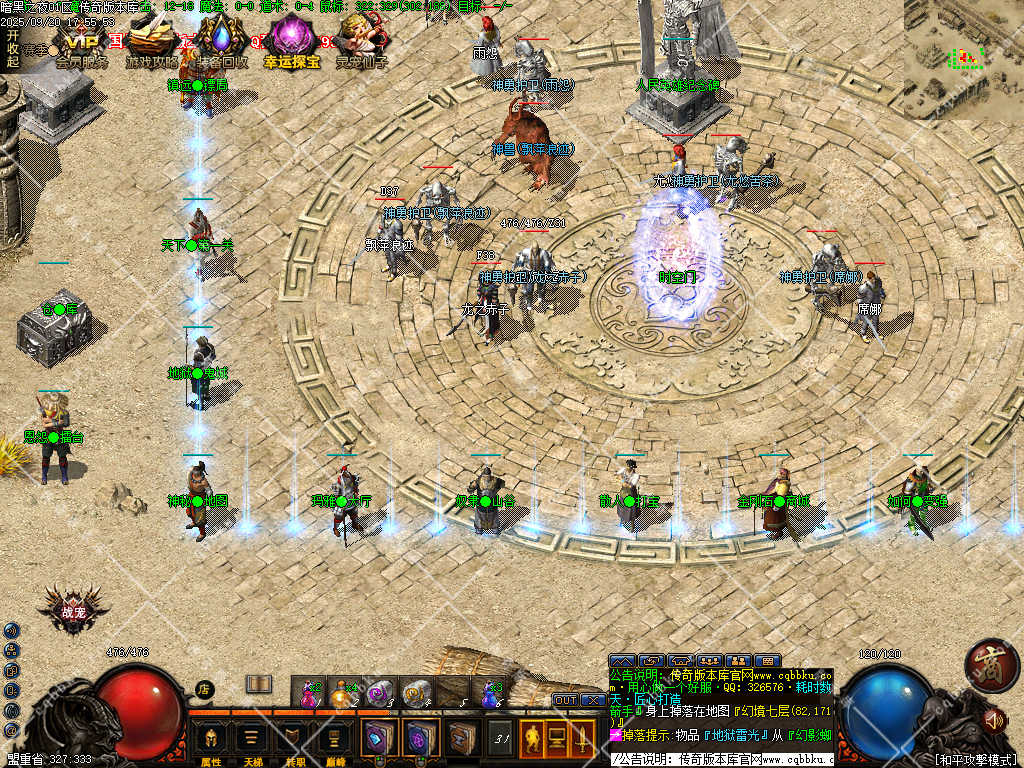Open the 转职 class change panel
1024x768 pixels.
coord(293,741)
